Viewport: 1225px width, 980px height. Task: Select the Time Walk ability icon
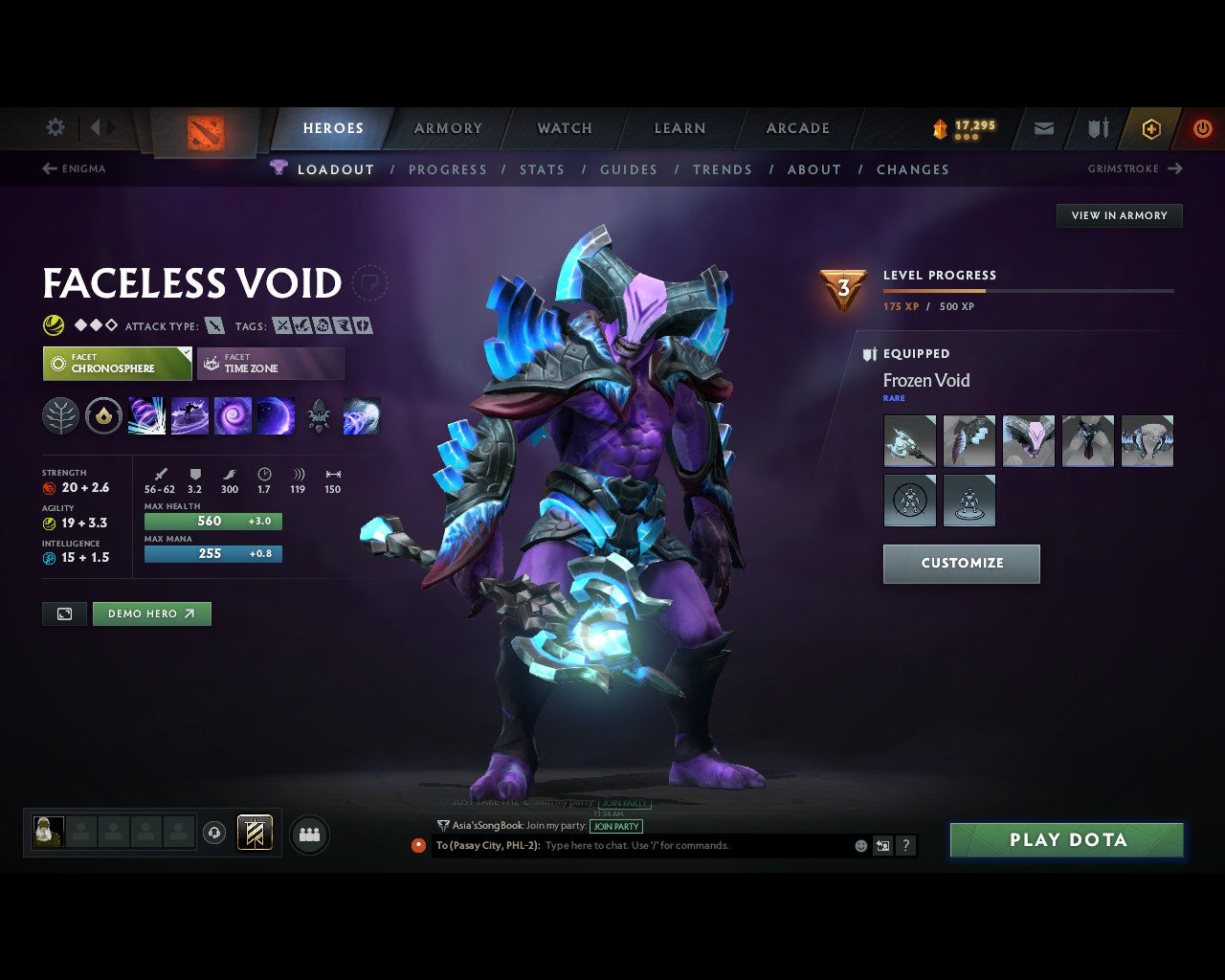[146, 414]
